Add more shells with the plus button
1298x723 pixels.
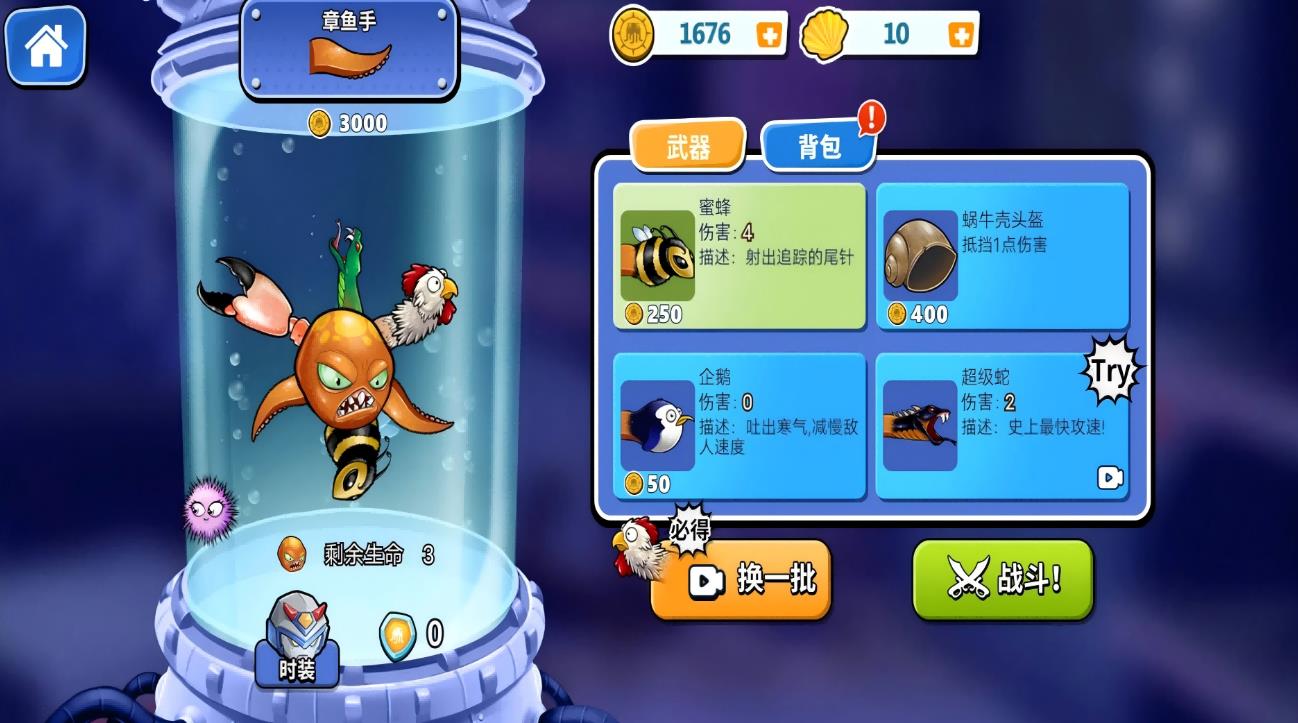pyautogui.click(x=960, y=33)
